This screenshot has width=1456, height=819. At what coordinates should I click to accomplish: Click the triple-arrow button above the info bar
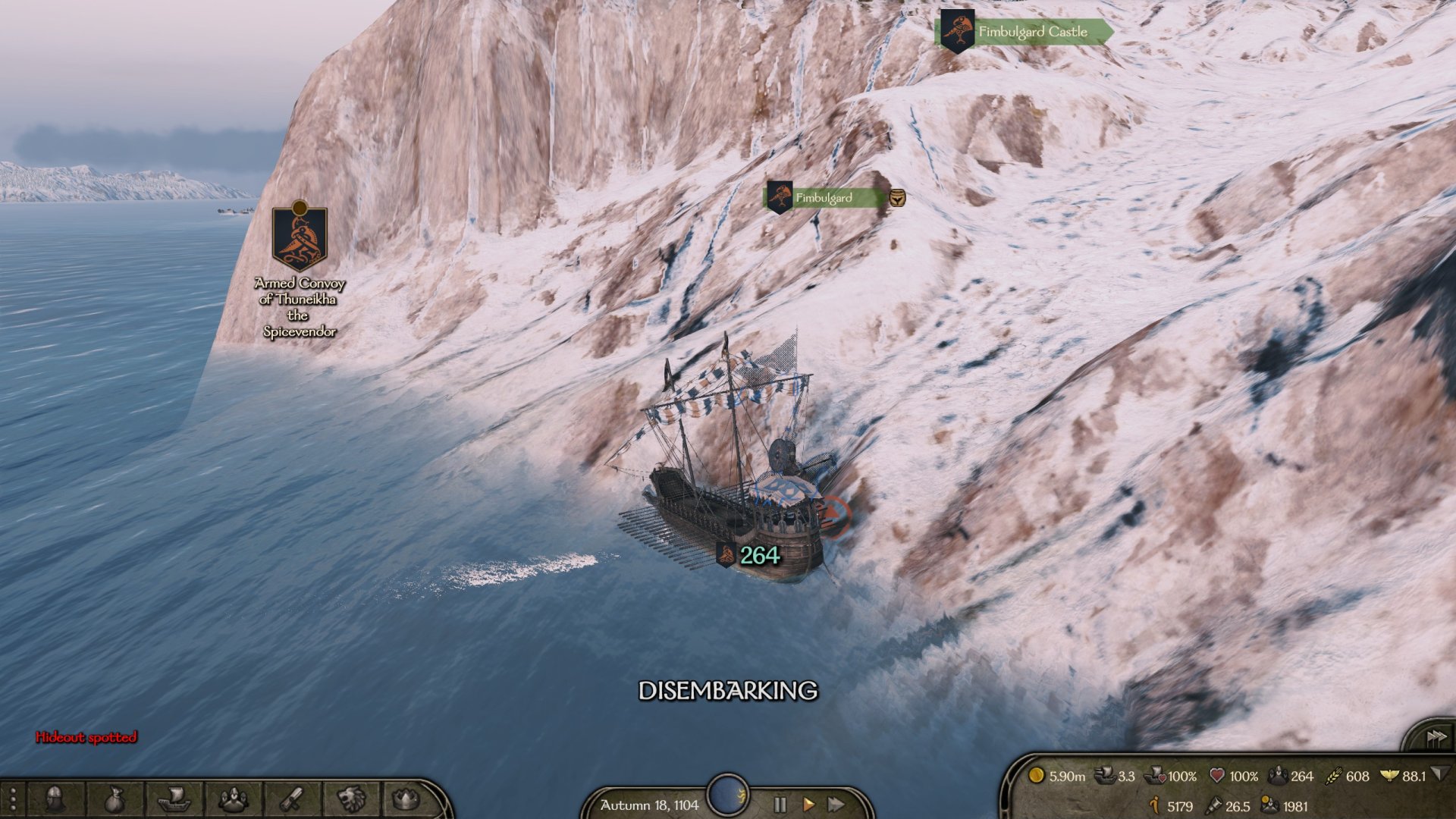1436,737
